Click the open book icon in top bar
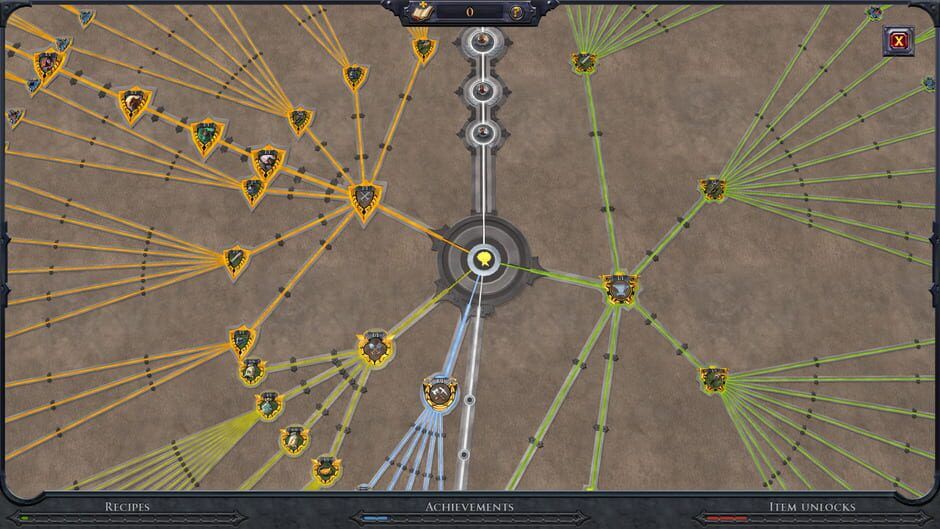Image resolution: width=940 pixels, height=529 pixels. point(421,13)
